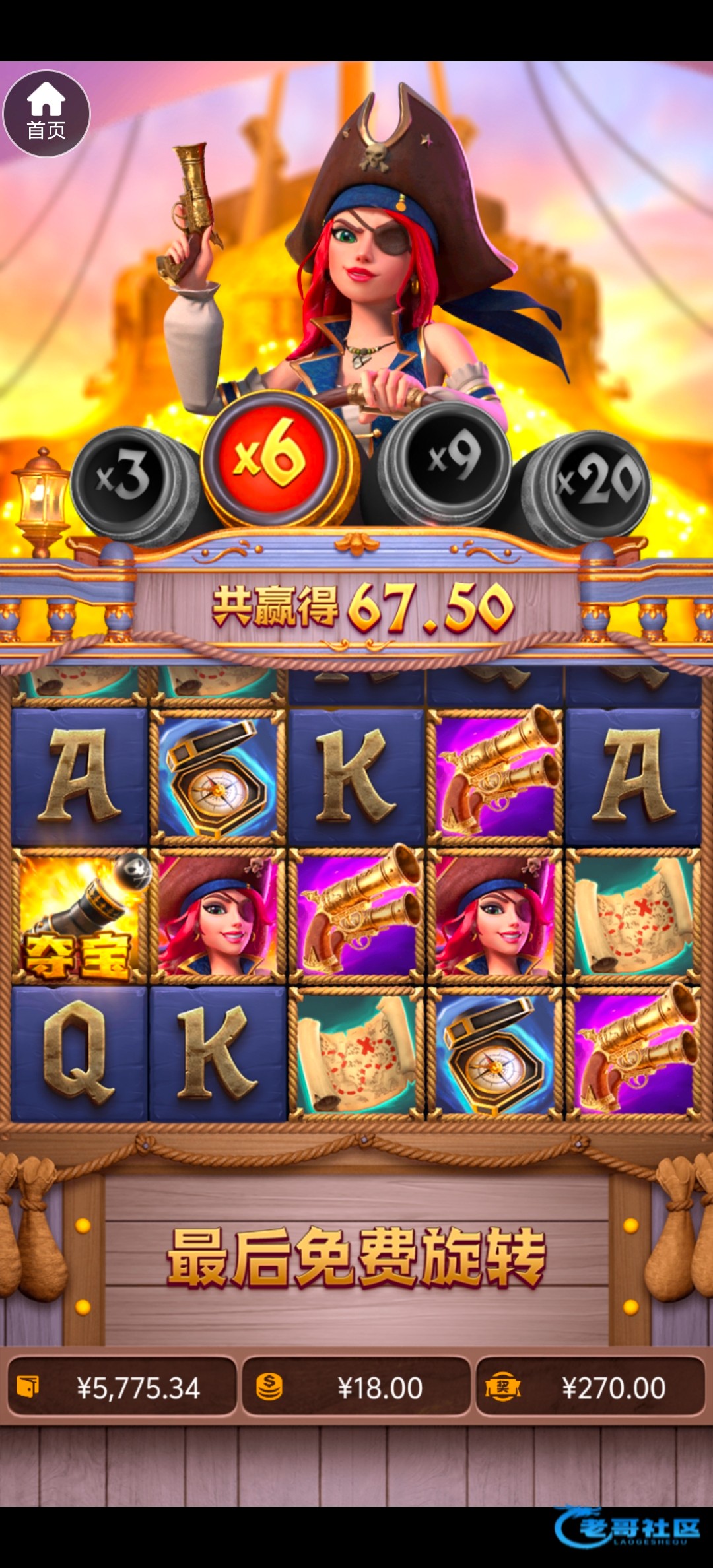Image resolution: width=713 pixels, height=1568 pixels.
Task: Open the wallet balance panel
Action: coord(121,1388)
